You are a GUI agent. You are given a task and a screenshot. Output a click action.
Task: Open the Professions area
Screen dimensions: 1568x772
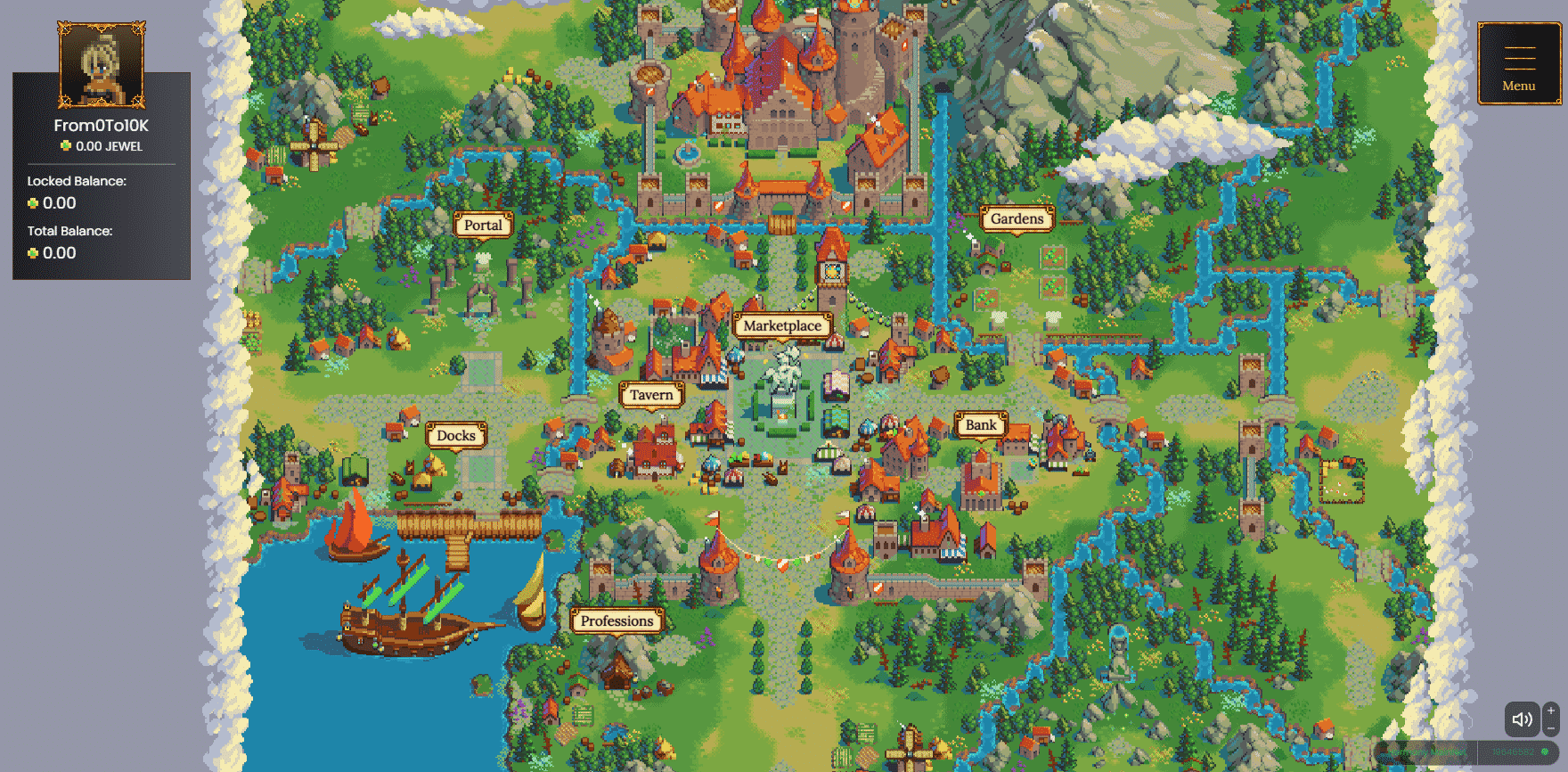point(617,620)
